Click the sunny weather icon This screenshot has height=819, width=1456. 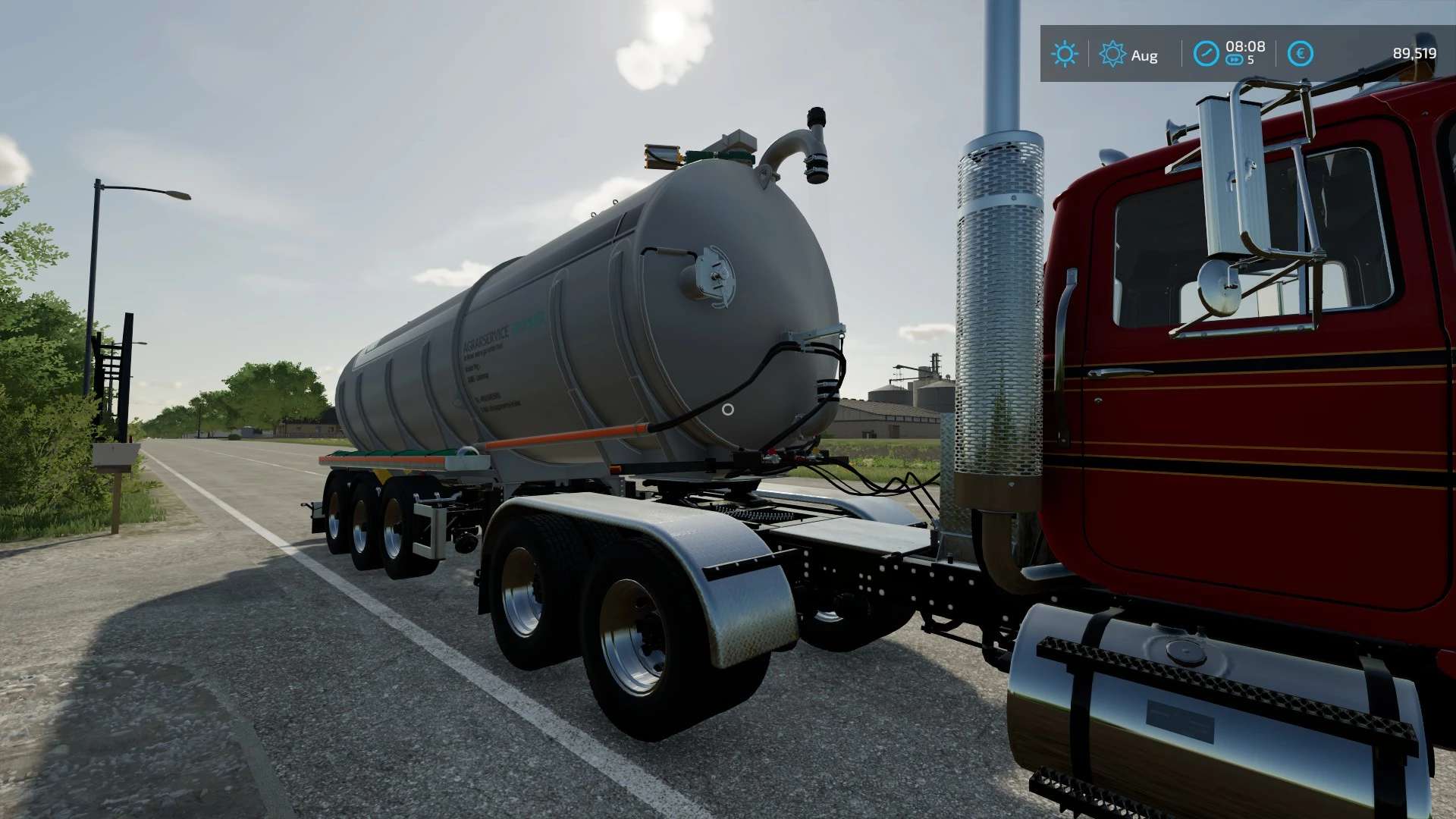[1065, 54]
